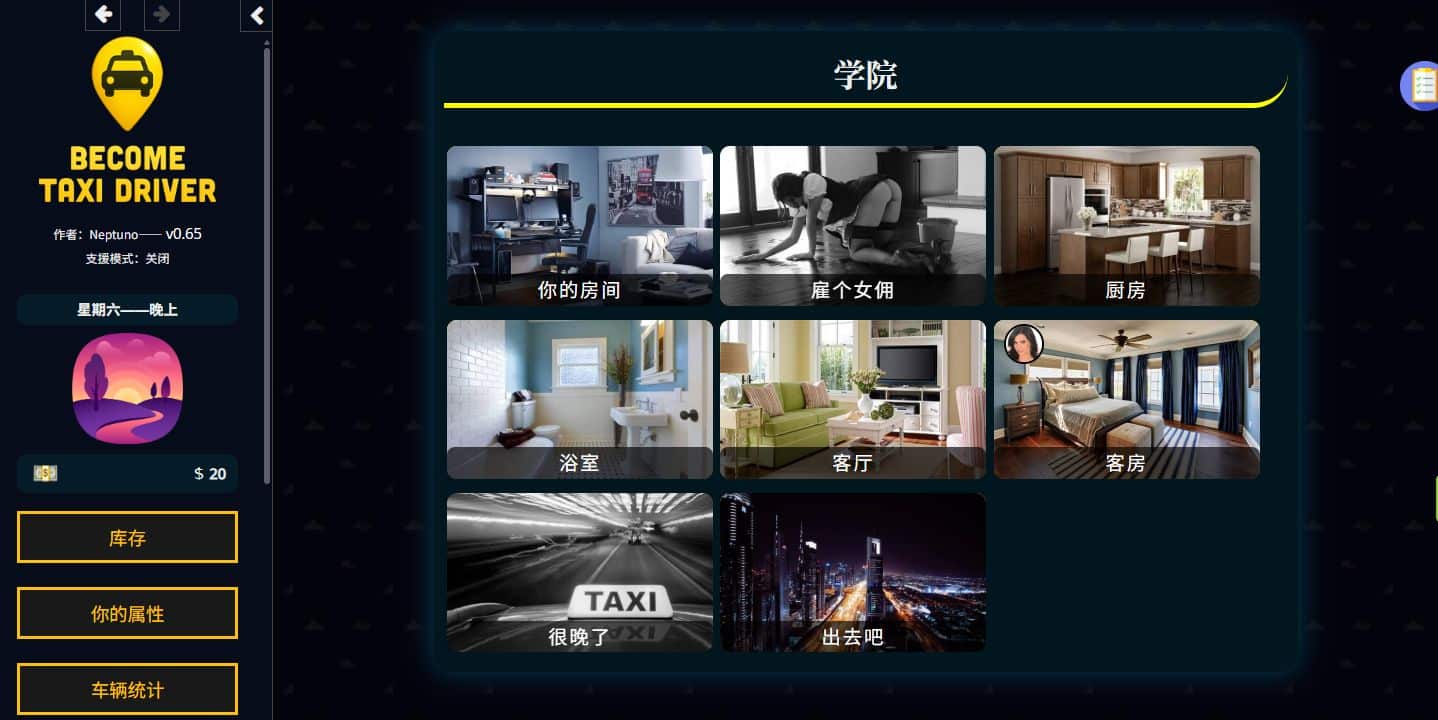Open the 车辆统计 vehicle statistics
This screenshot has height=720, width=1438.
click(127, 689)
